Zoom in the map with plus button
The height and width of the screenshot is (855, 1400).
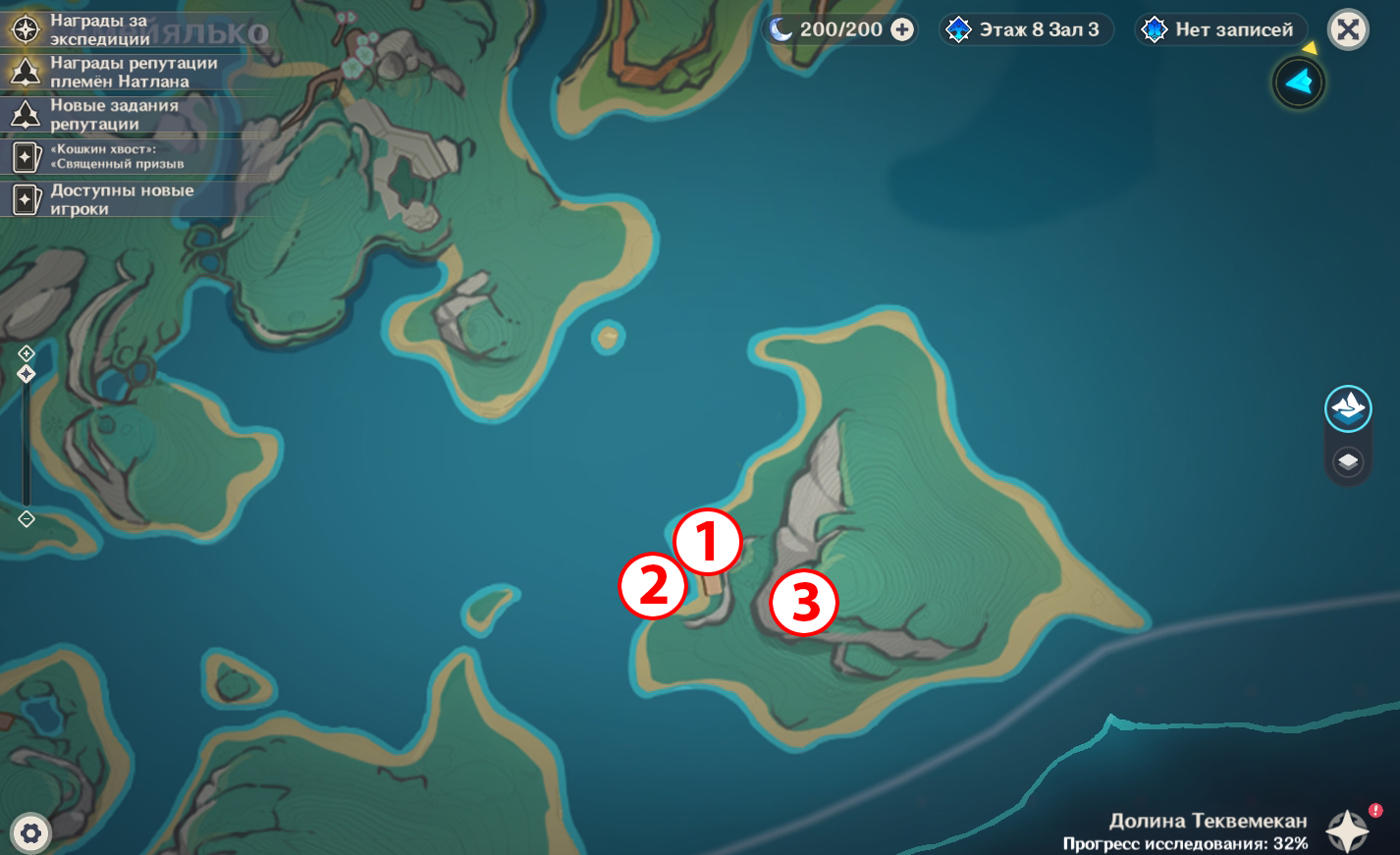[x=27, y=353]
